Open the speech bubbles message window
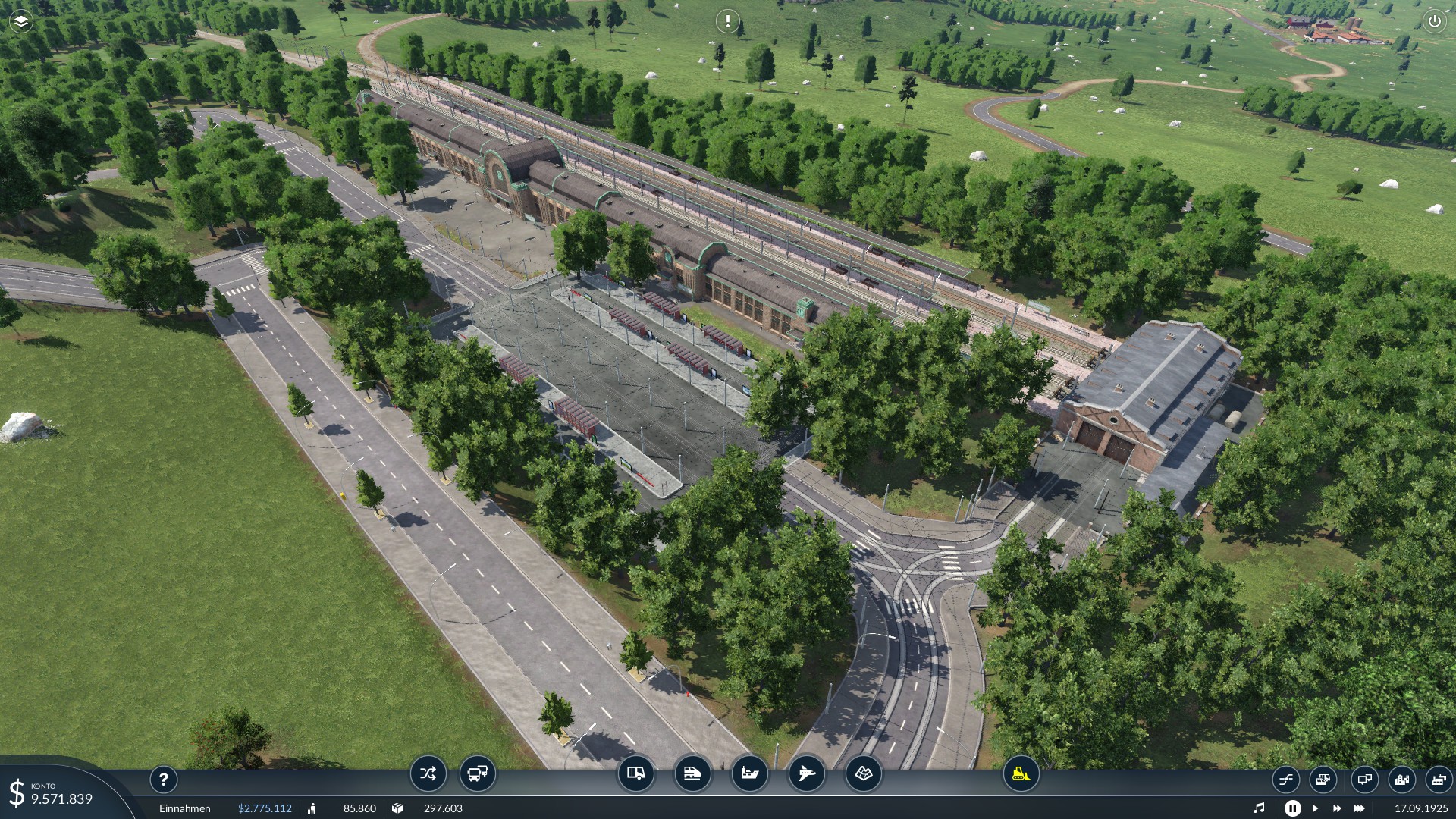The width and height of the screenshot is (1456, 819). pos(1364,779)
